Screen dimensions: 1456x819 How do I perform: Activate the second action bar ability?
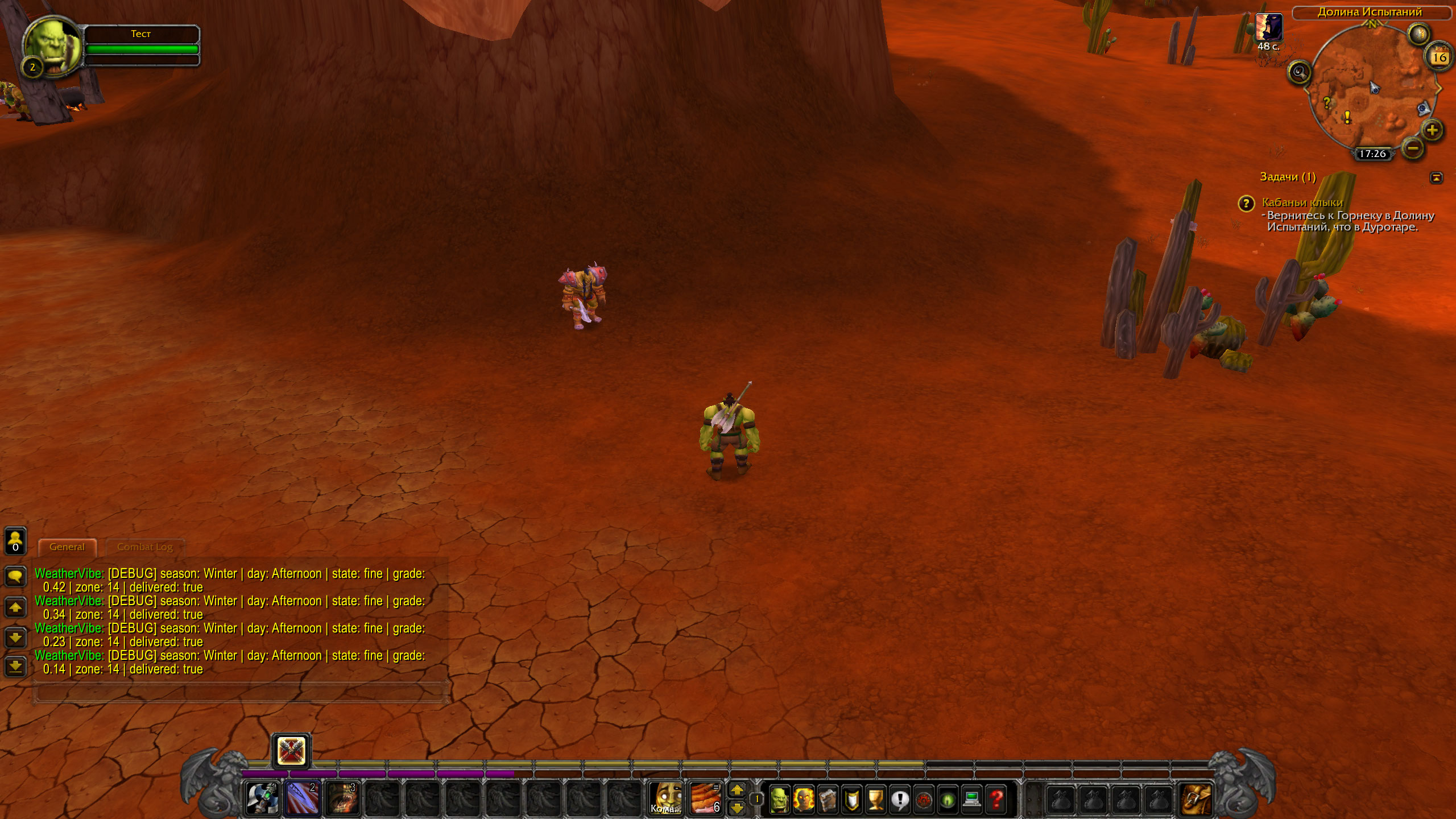click(303, 798)
